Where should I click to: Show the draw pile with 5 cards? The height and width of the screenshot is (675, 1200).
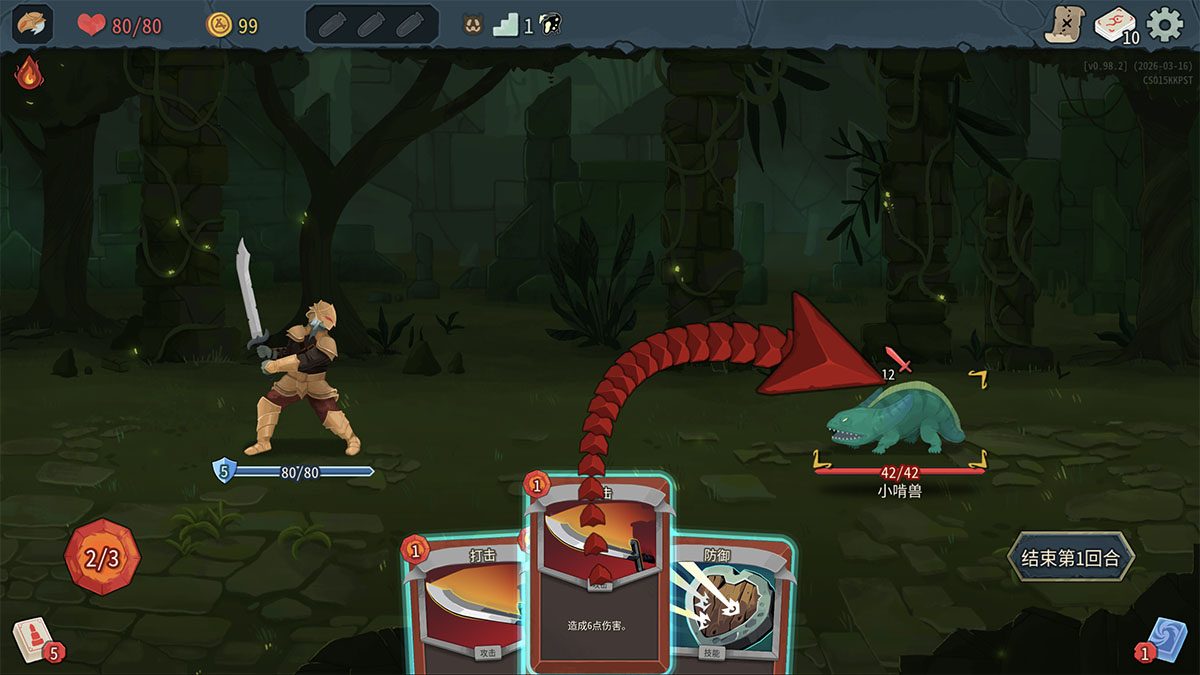coord(33,637)
